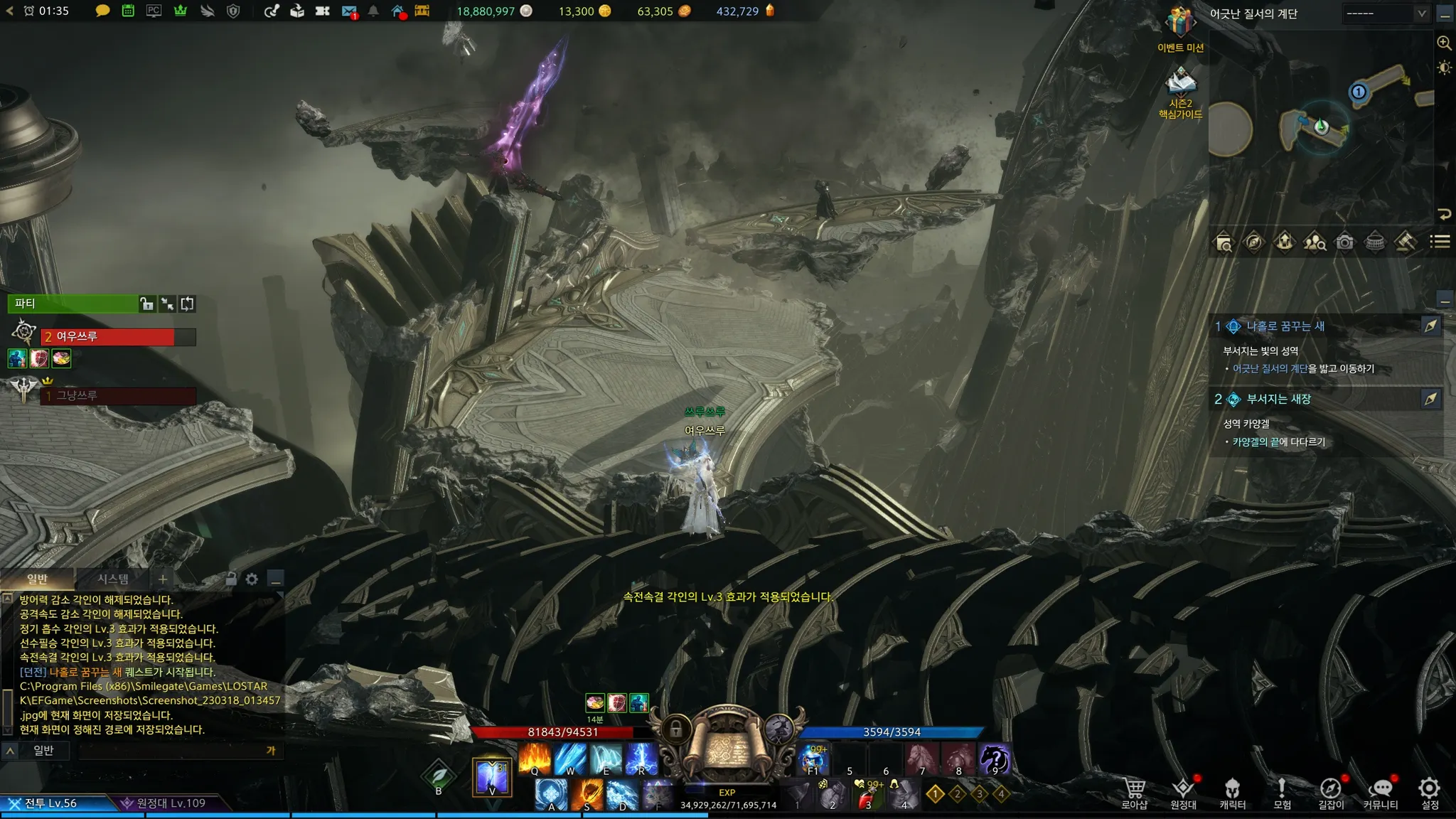Open the 설정 settings gear menu
This screenshot has width=1456, height=819.
pos(1429,793)
